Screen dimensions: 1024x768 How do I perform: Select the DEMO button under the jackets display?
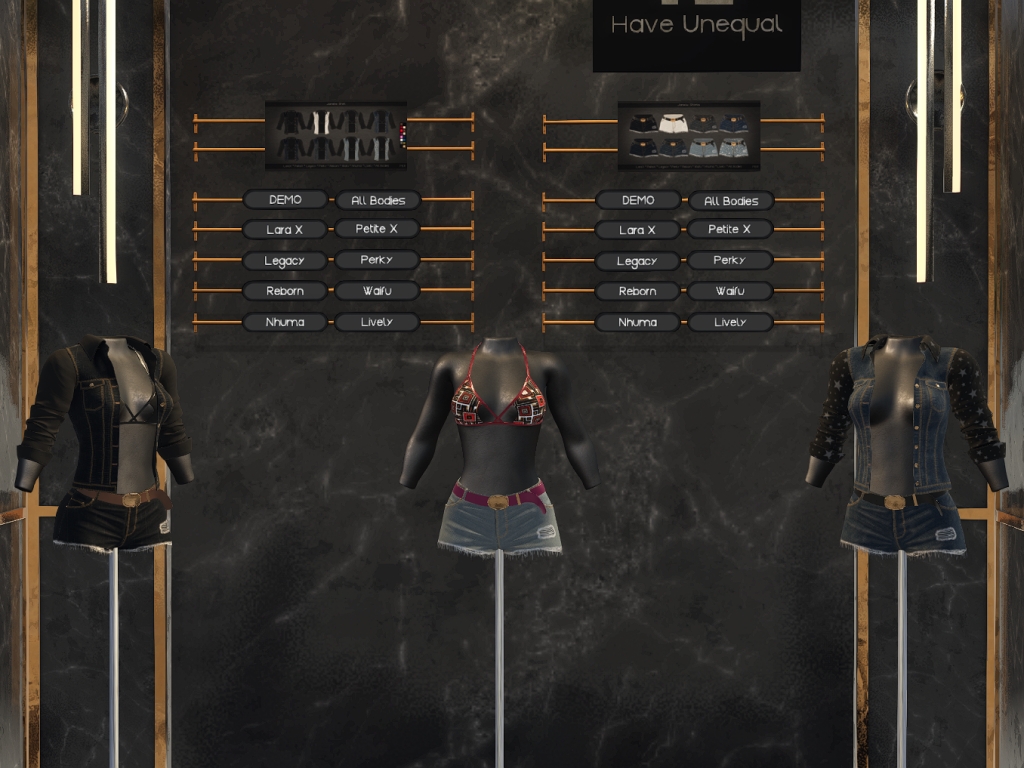click(285, 200)
